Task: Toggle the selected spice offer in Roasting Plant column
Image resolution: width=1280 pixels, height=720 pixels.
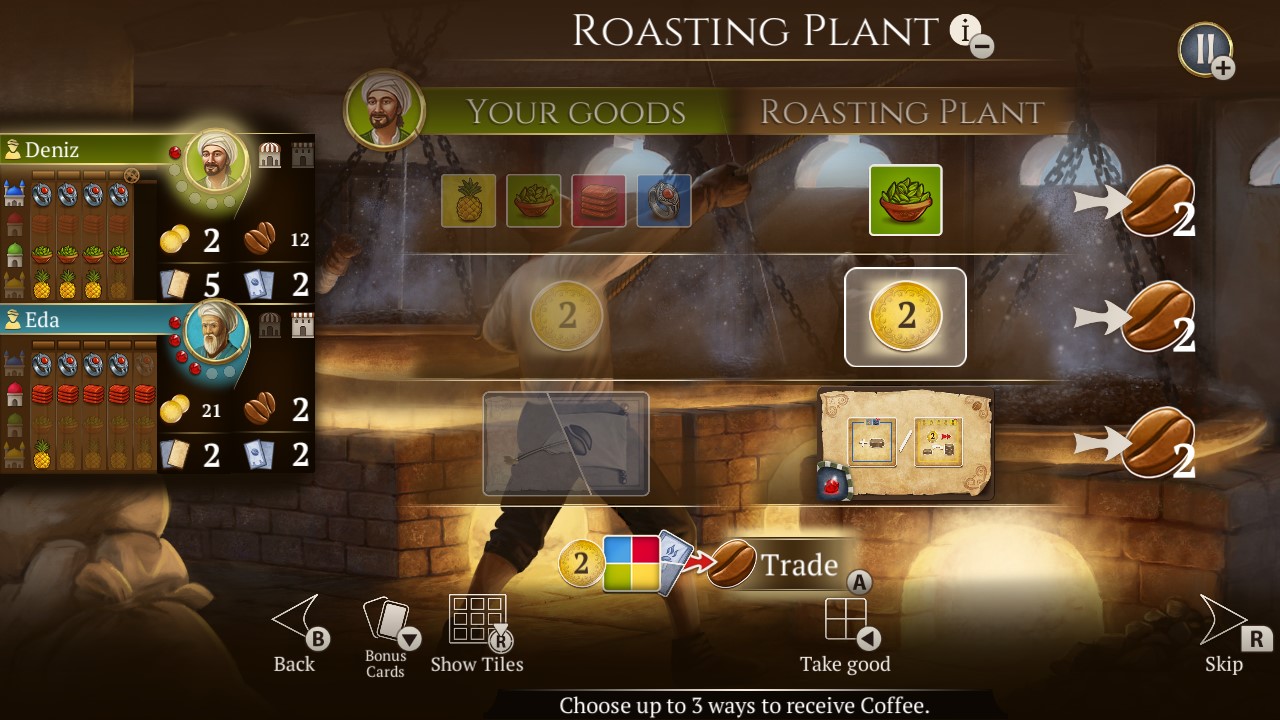Action: pos(906,200)
